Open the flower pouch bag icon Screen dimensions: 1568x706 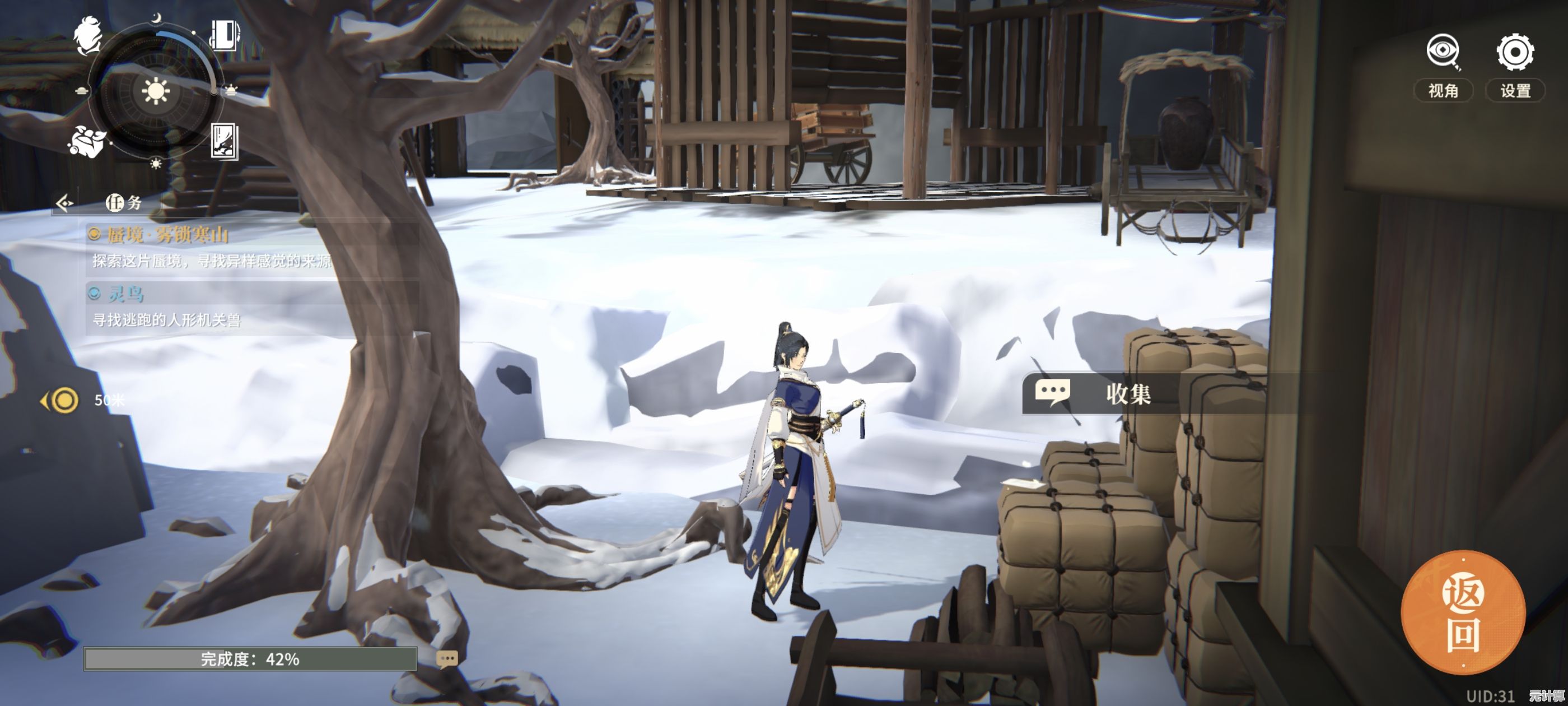coord(86,141)
